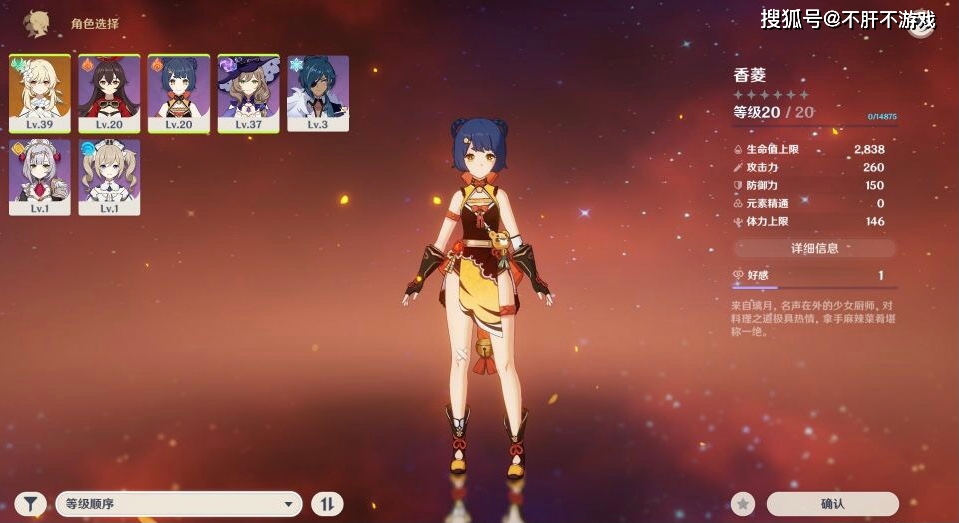Select the Lv.39 blonde Traveler portrait
959x523 pixels.
point(40,93)
